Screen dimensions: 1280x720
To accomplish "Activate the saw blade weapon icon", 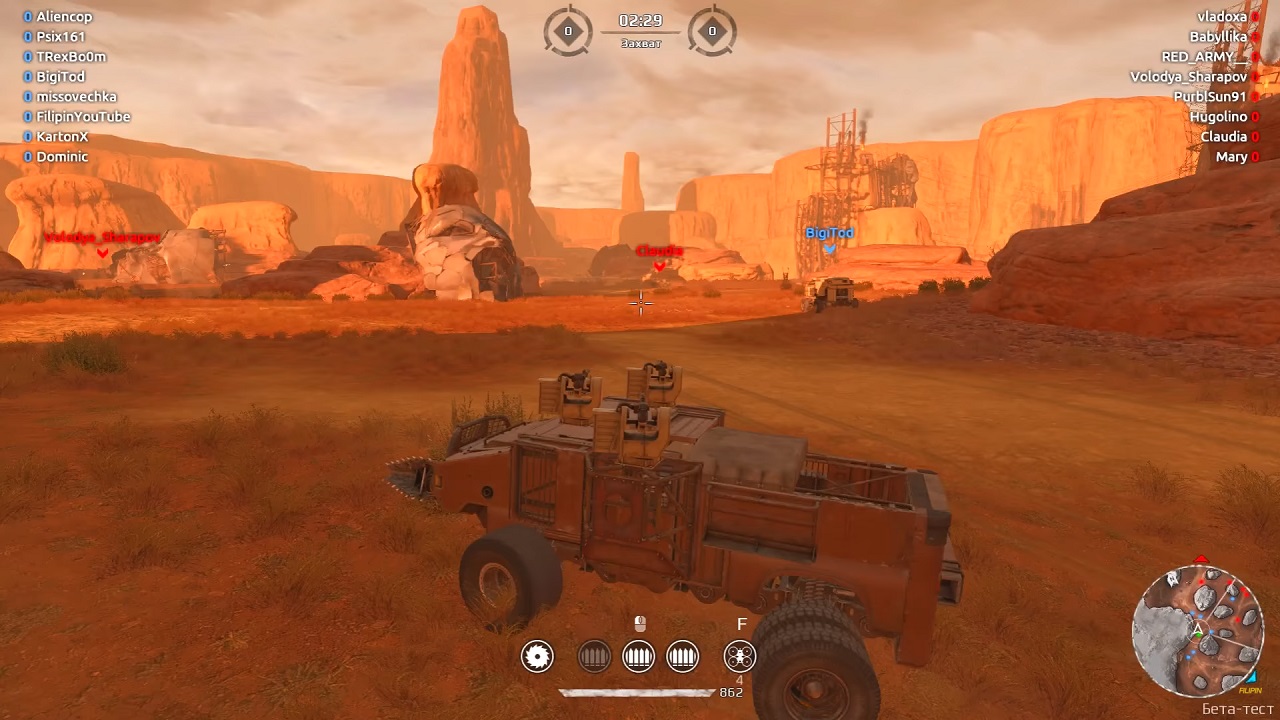I will [x=537, y=656].
